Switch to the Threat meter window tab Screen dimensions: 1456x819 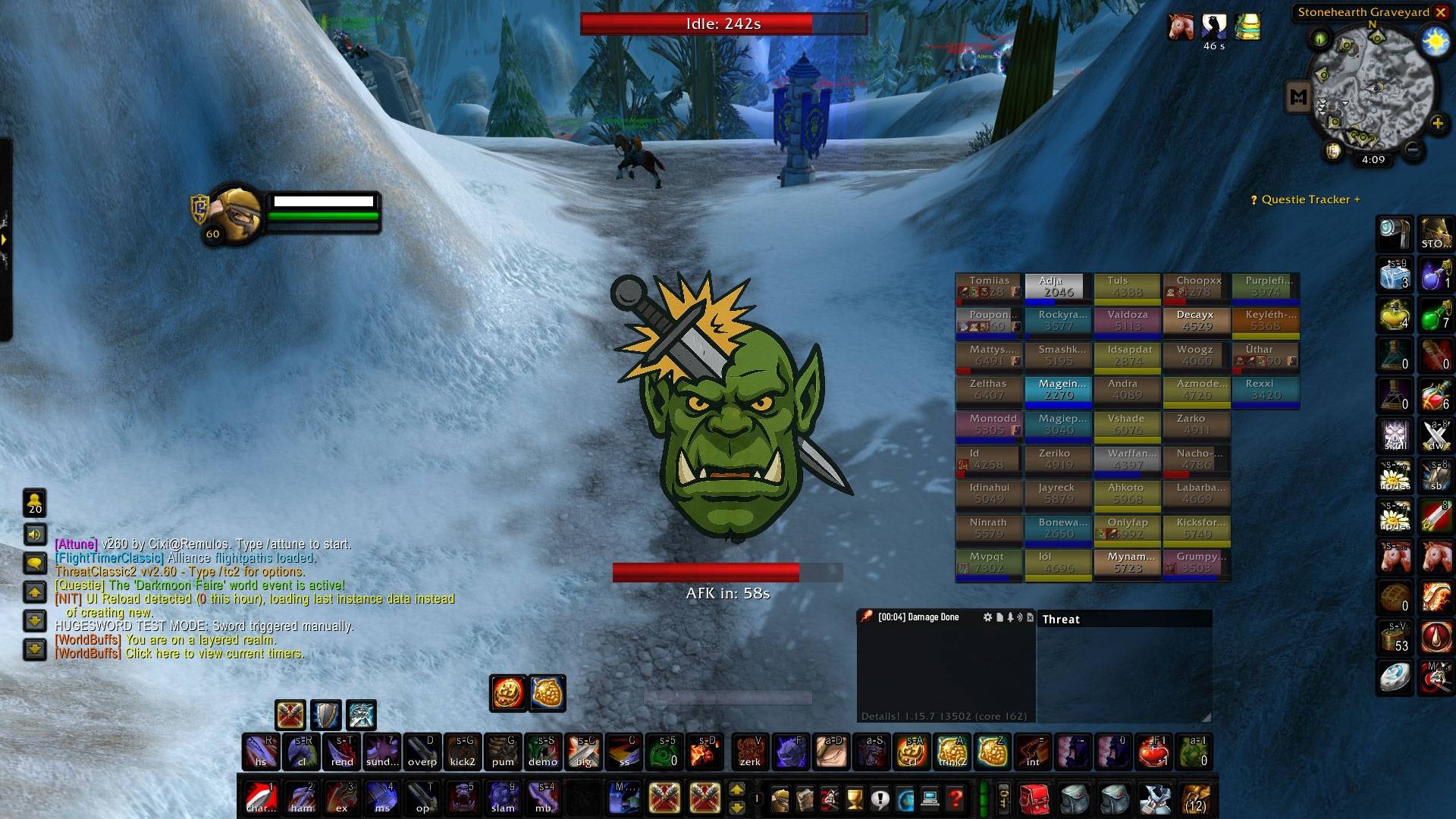point(1062,619)
